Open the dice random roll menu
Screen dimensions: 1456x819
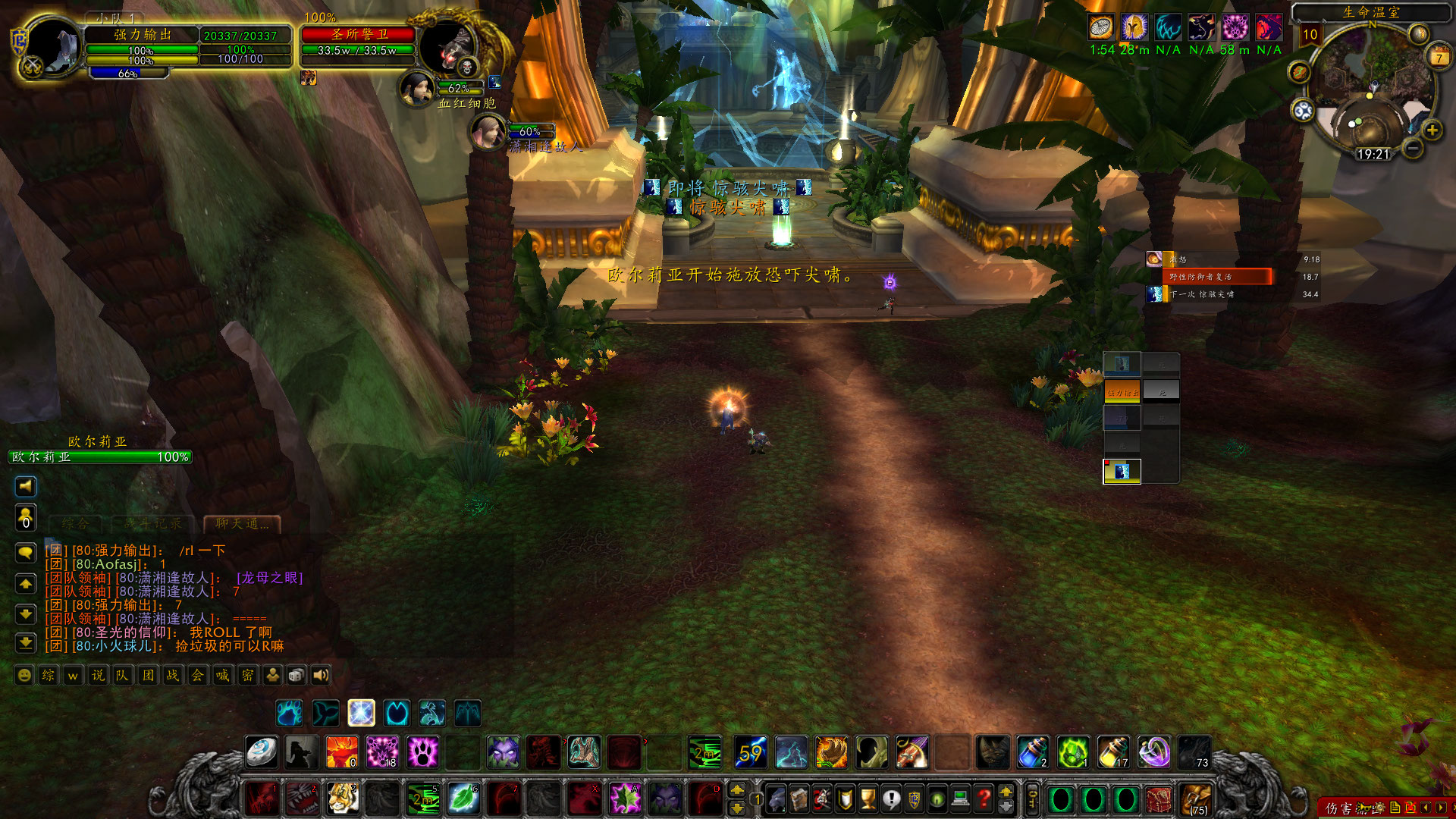click(297, 676)
